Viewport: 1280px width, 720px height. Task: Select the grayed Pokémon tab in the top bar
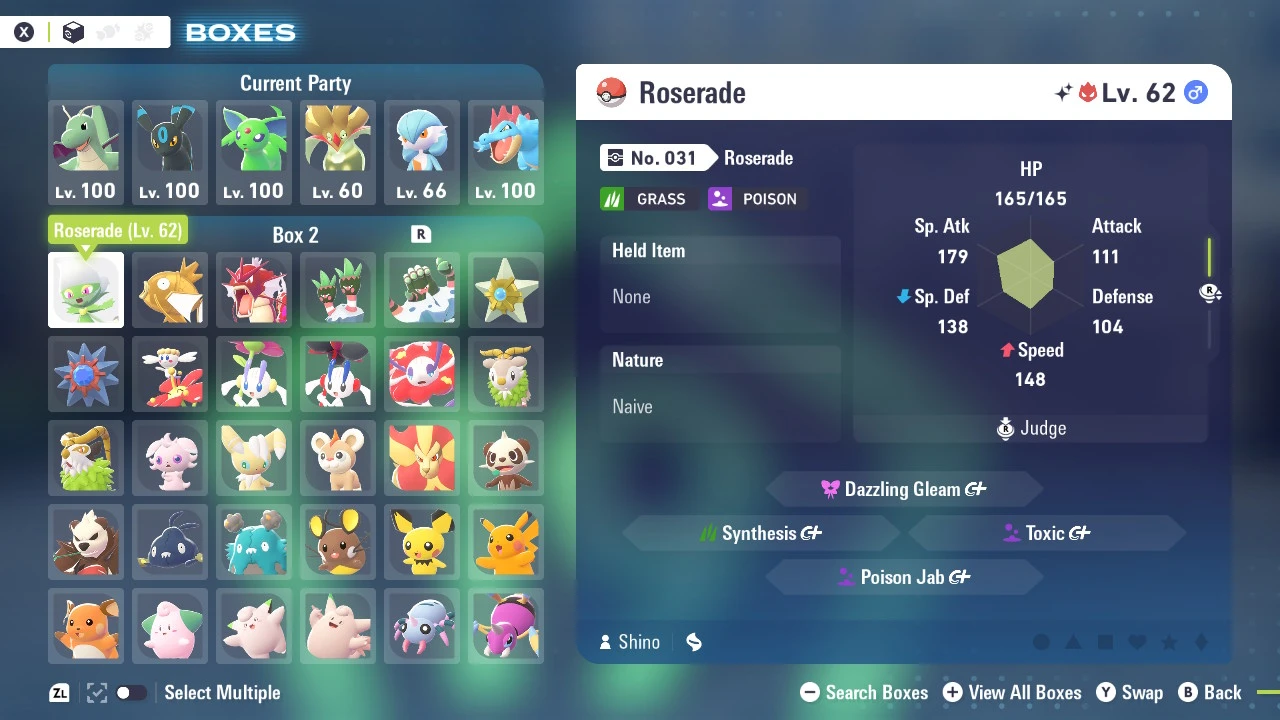point(108,31)
